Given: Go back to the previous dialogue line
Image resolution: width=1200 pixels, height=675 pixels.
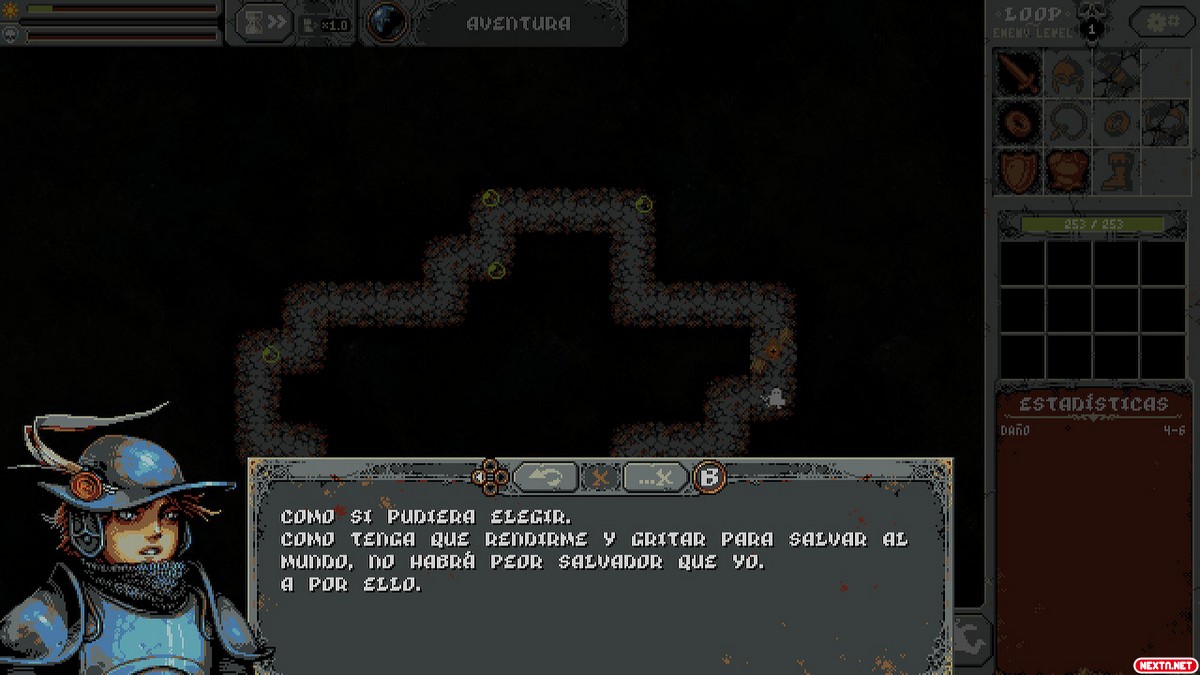Looking at the screenshot, I should (x=545, y=477).
